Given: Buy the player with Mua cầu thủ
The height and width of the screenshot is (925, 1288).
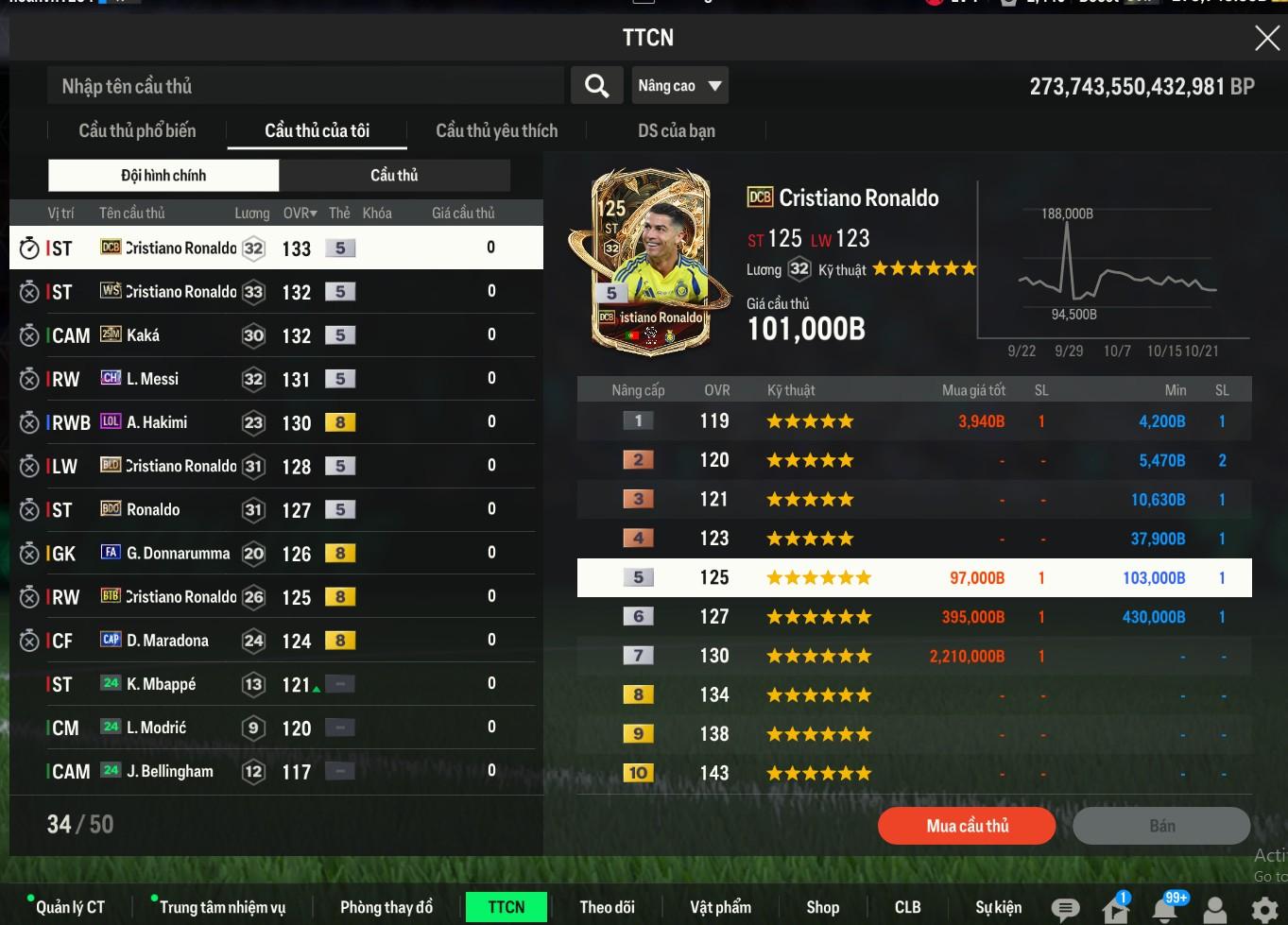Looking at the screenshot, I should 966,826.
